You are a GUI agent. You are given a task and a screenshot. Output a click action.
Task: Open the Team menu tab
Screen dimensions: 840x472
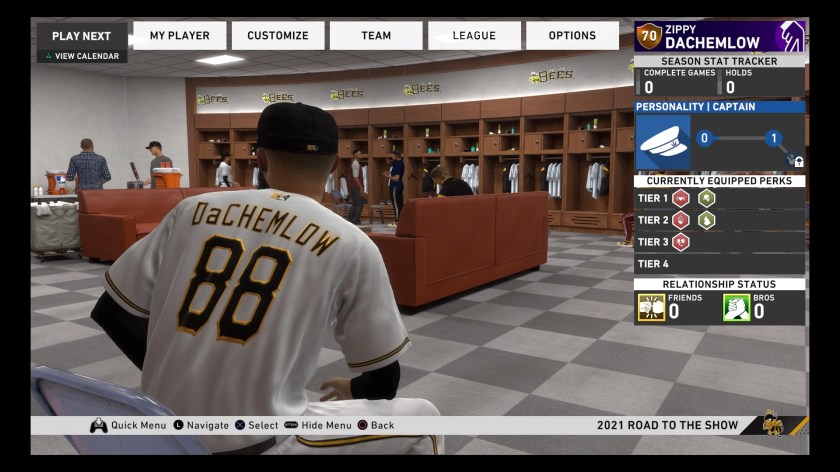(x=376, y=36)
